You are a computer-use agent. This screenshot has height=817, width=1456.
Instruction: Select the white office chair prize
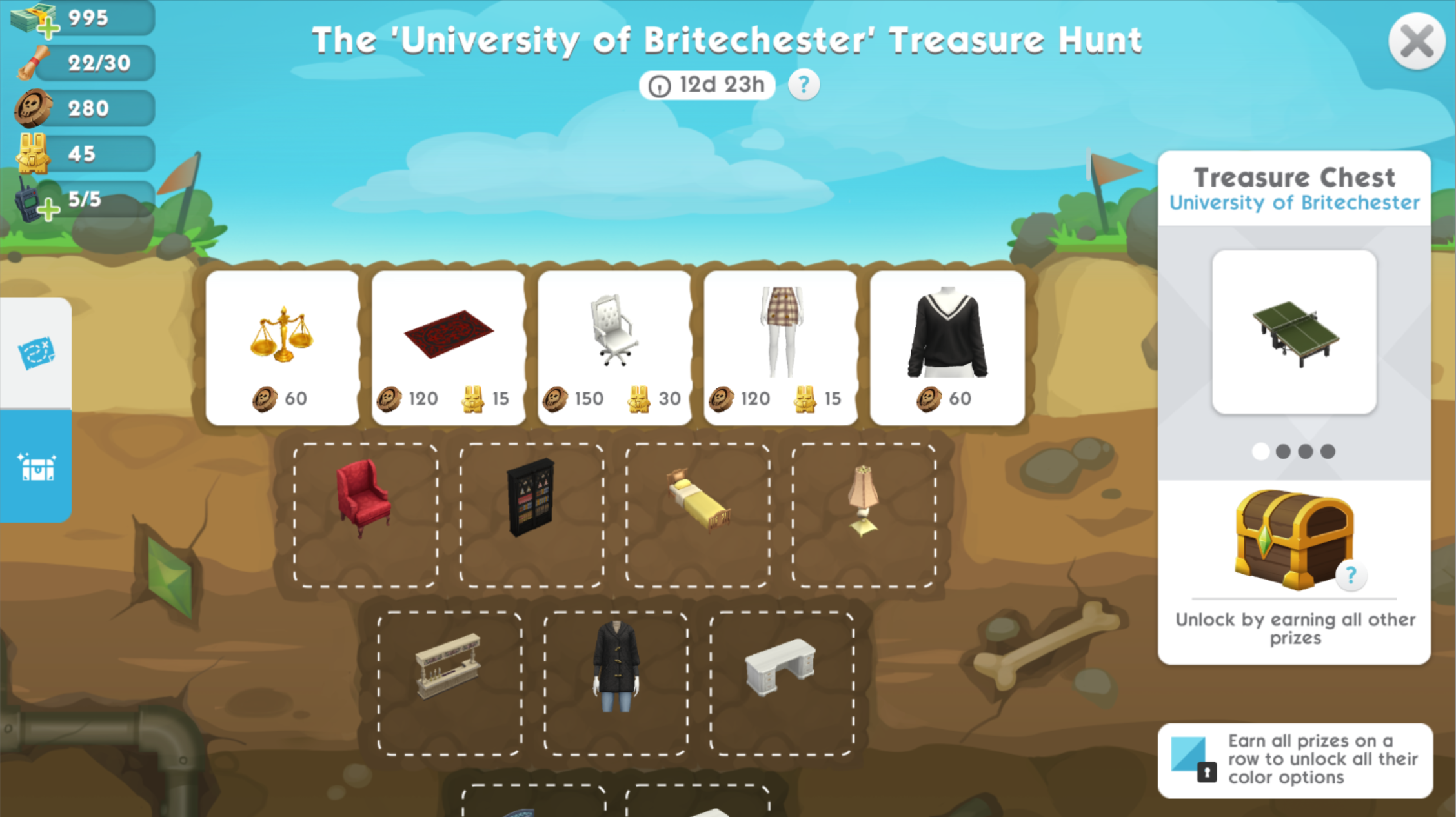[614, 347]
